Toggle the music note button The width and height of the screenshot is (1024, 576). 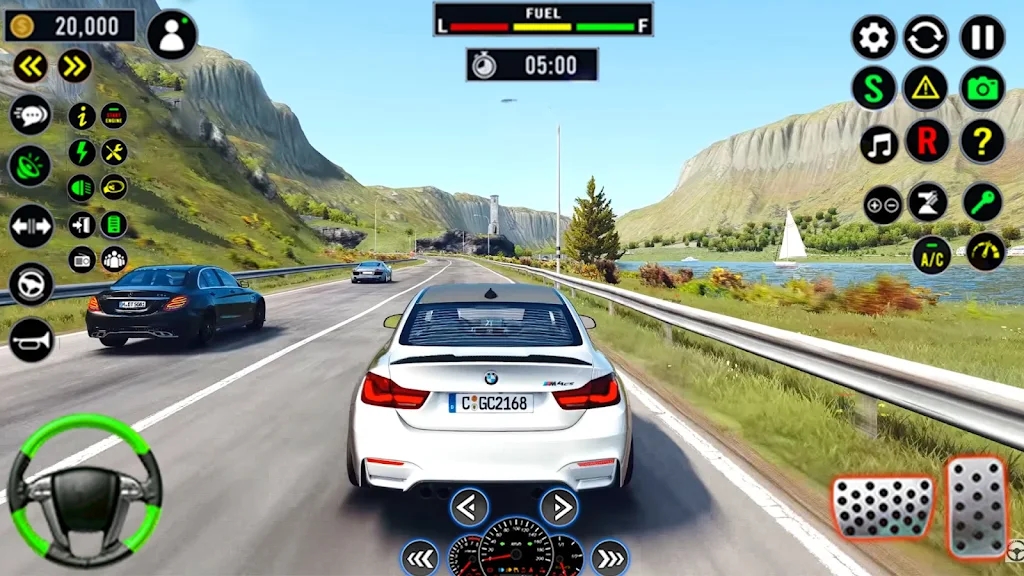tap(879, 144)
